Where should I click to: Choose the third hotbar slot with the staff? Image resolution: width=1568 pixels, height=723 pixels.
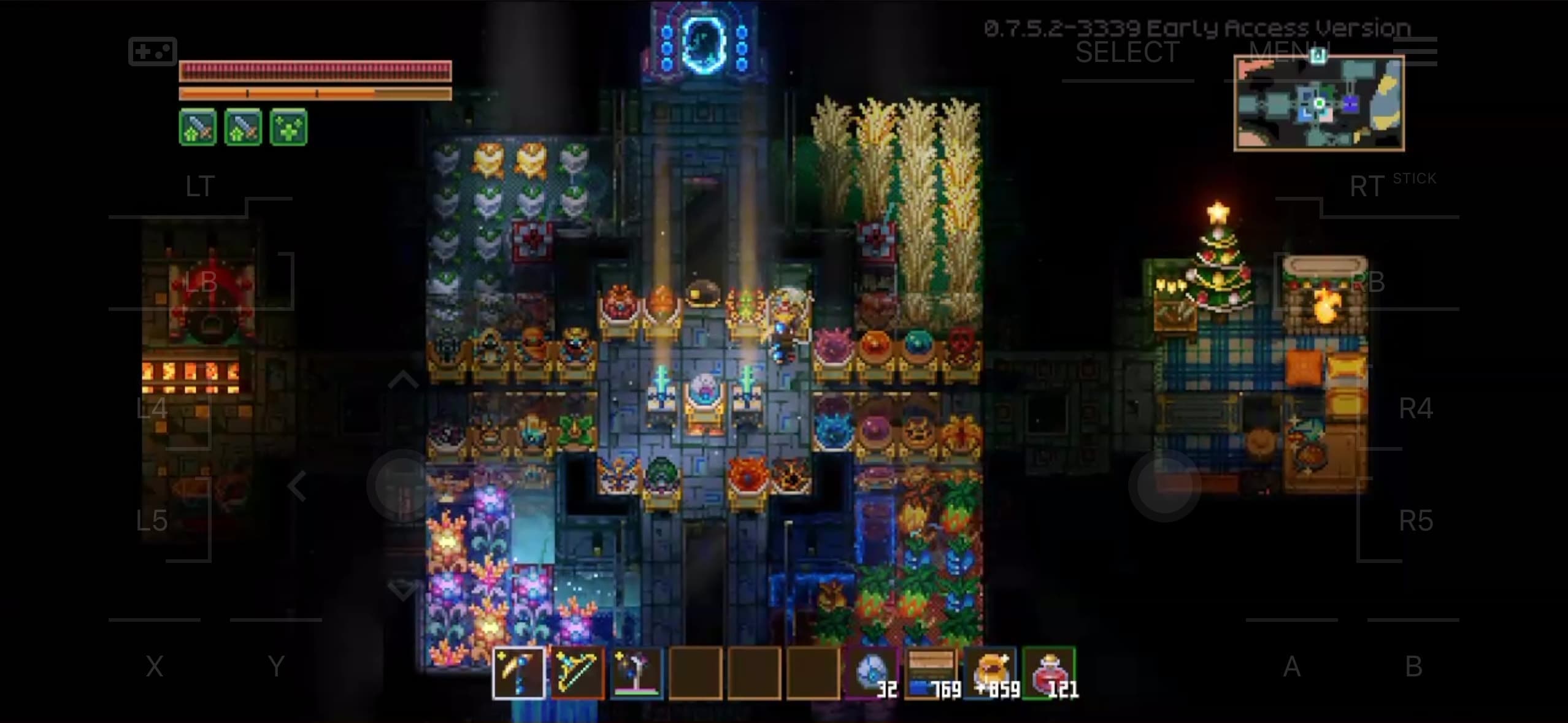pos(636,673)
